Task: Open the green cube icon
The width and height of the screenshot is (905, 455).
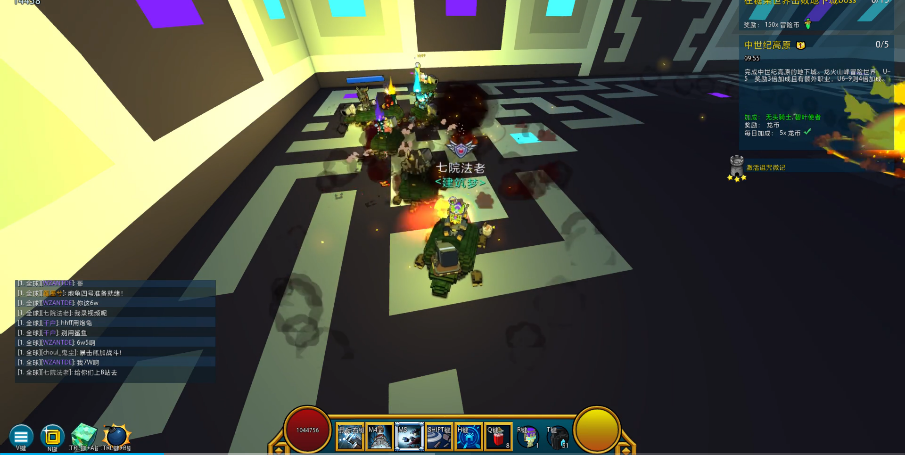Action: coord(83,434)
